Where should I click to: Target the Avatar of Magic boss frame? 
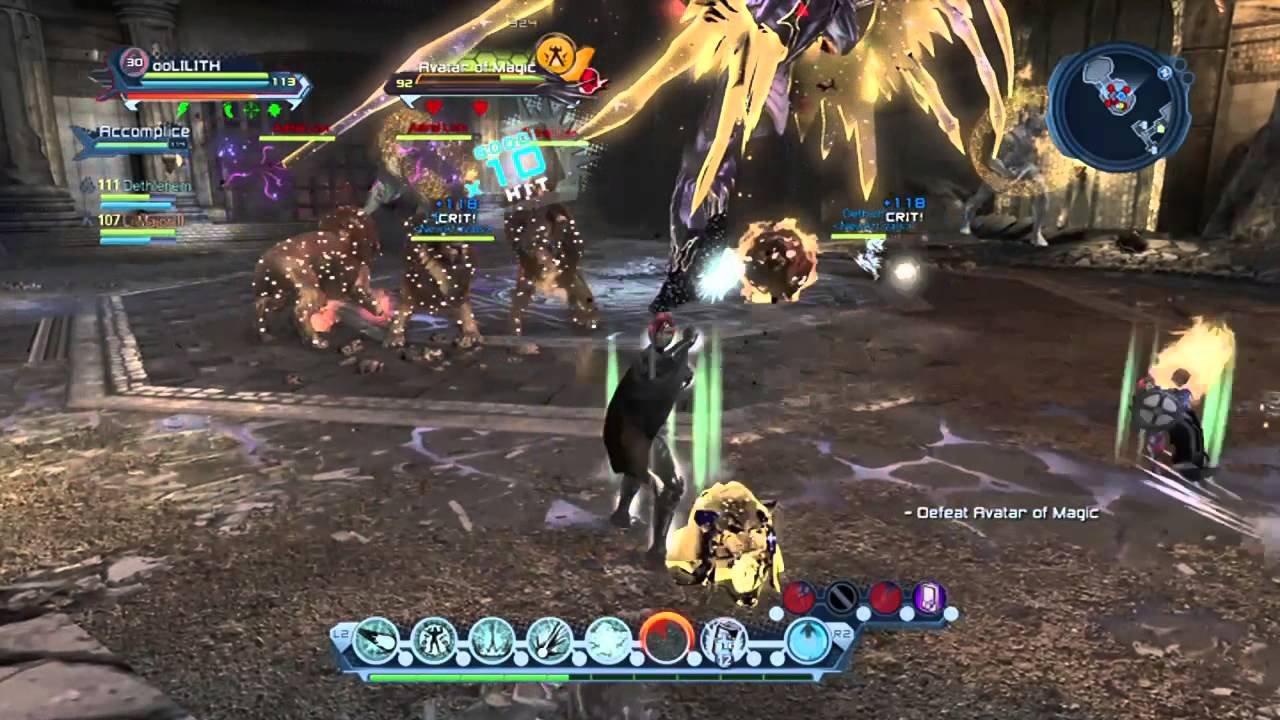[480, 75]
